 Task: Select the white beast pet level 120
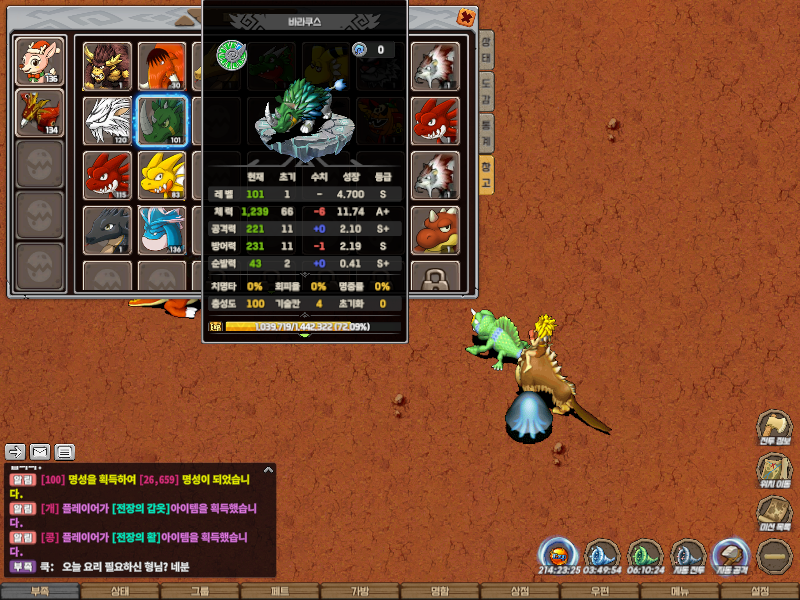click(x=107, y=120)
